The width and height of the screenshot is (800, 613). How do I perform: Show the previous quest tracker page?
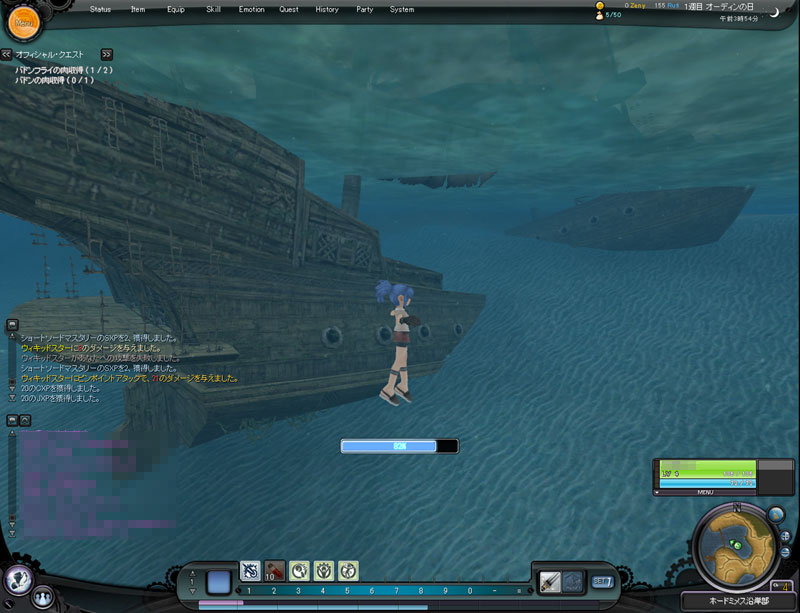(7, 54)
